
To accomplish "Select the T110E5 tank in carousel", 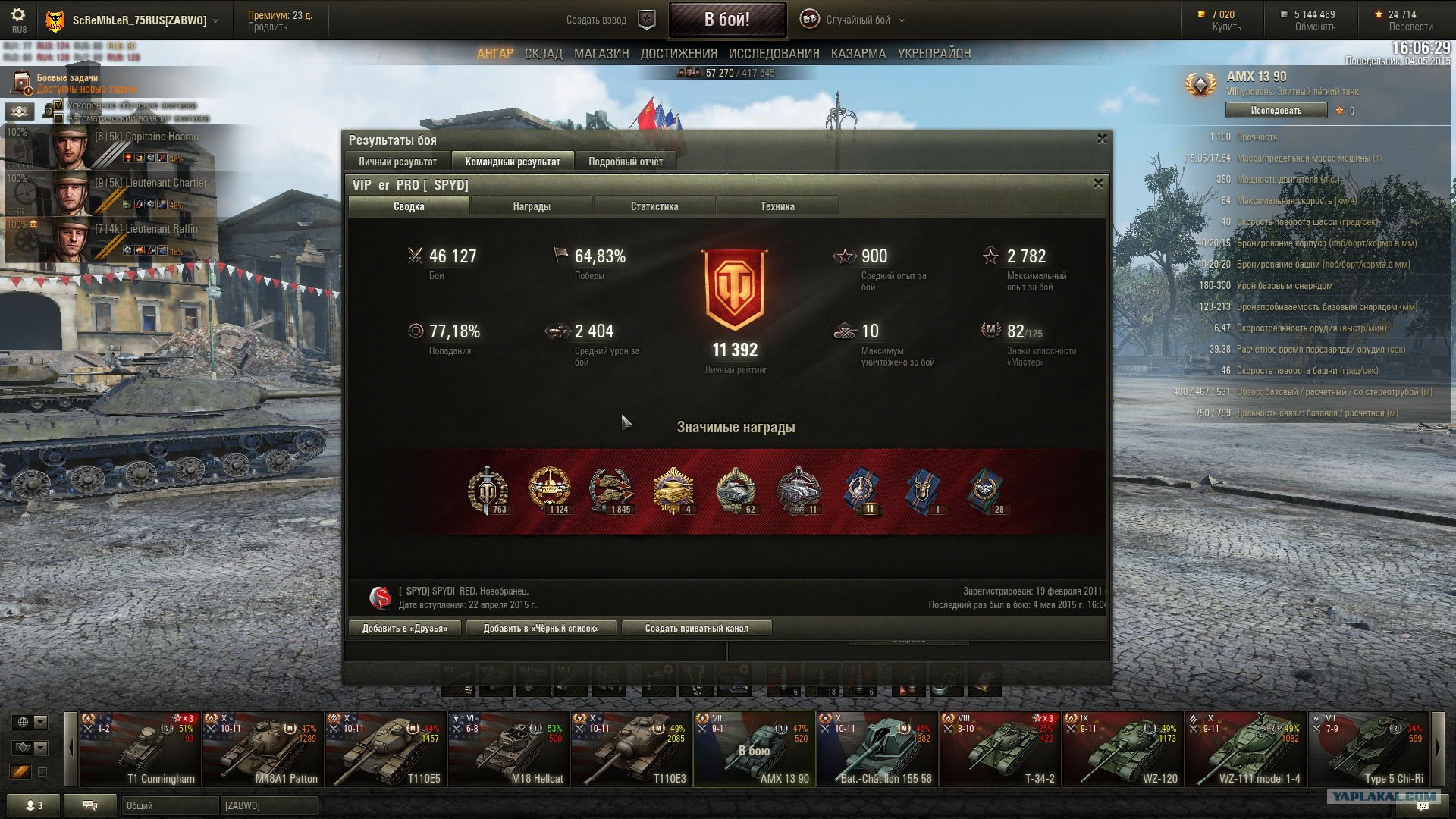I will point(387,749).
